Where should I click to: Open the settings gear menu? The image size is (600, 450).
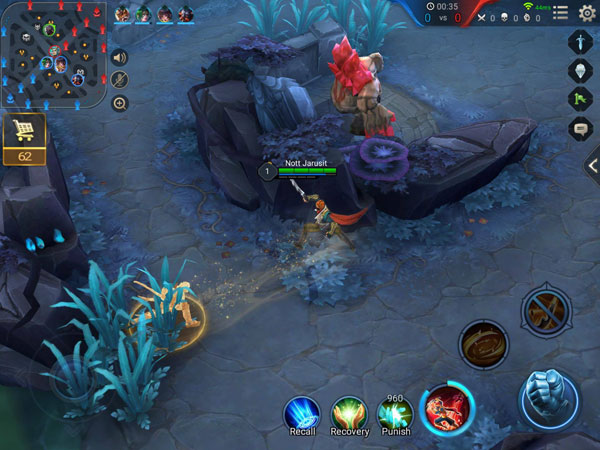coord(587,13)
